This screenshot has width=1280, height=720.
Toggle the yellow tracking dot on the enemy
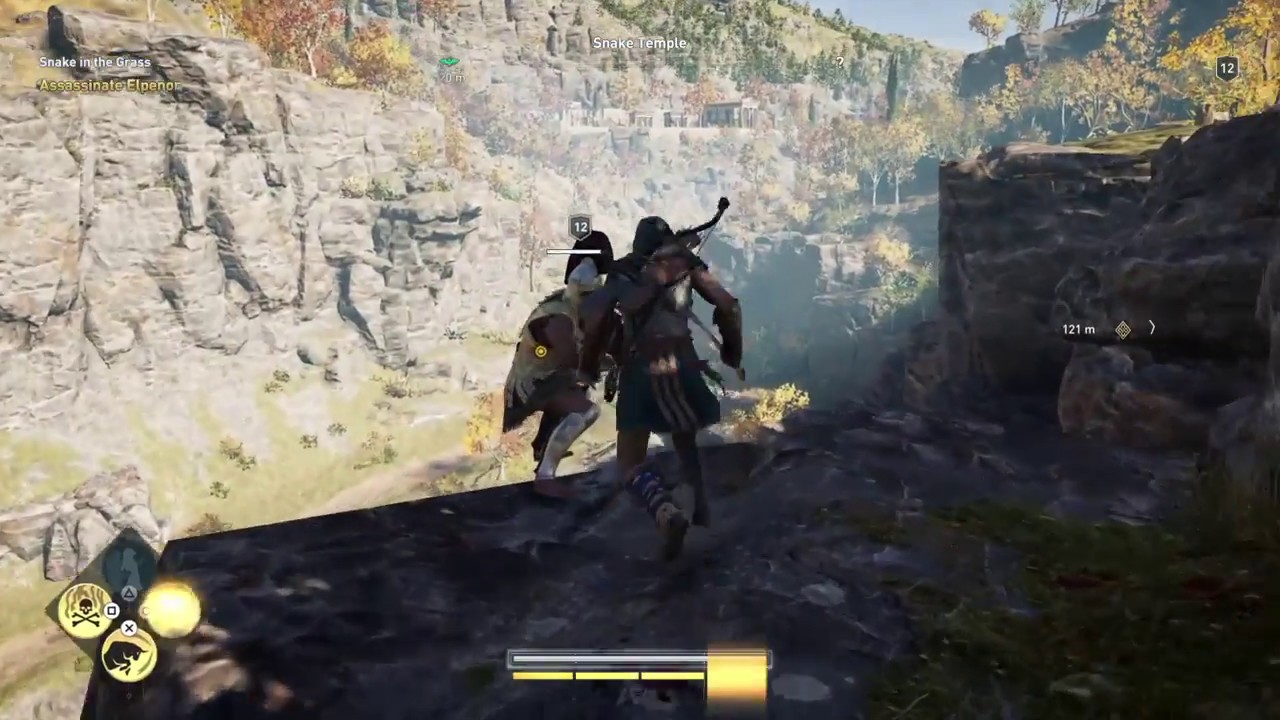540,352
